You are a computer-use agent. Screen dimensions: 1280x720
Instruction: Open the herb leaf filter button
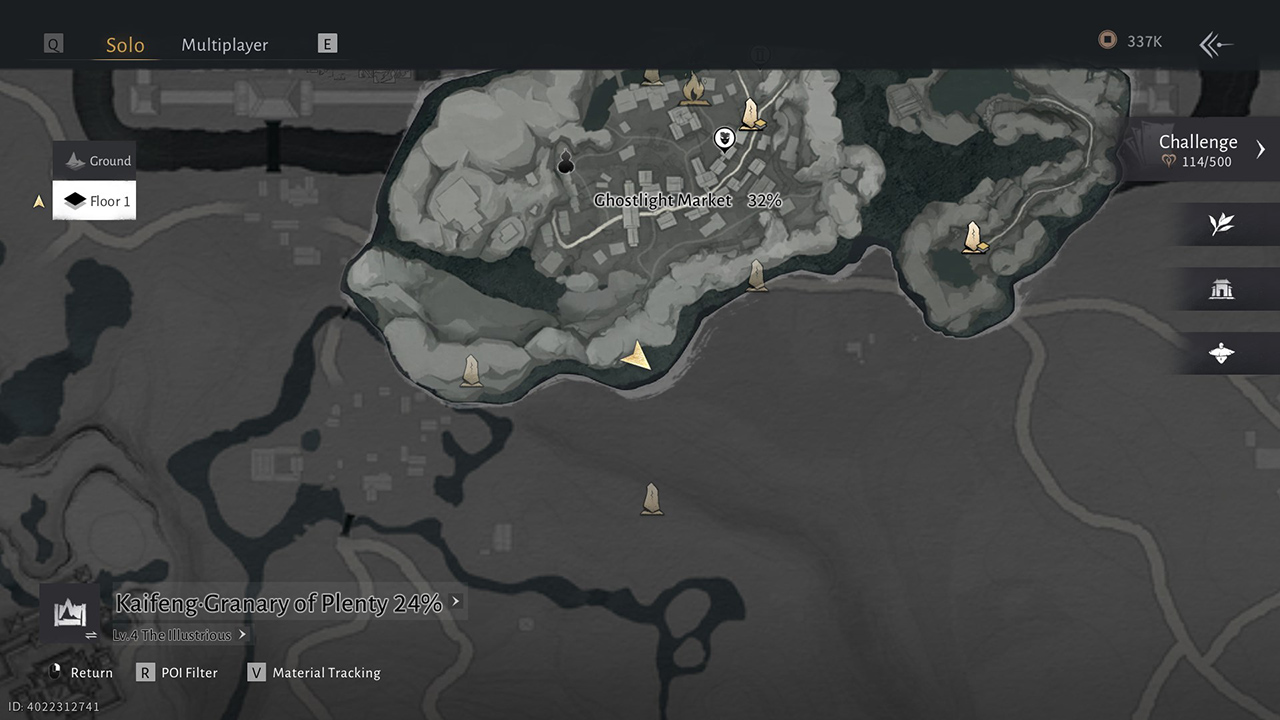coord(1221,224)
